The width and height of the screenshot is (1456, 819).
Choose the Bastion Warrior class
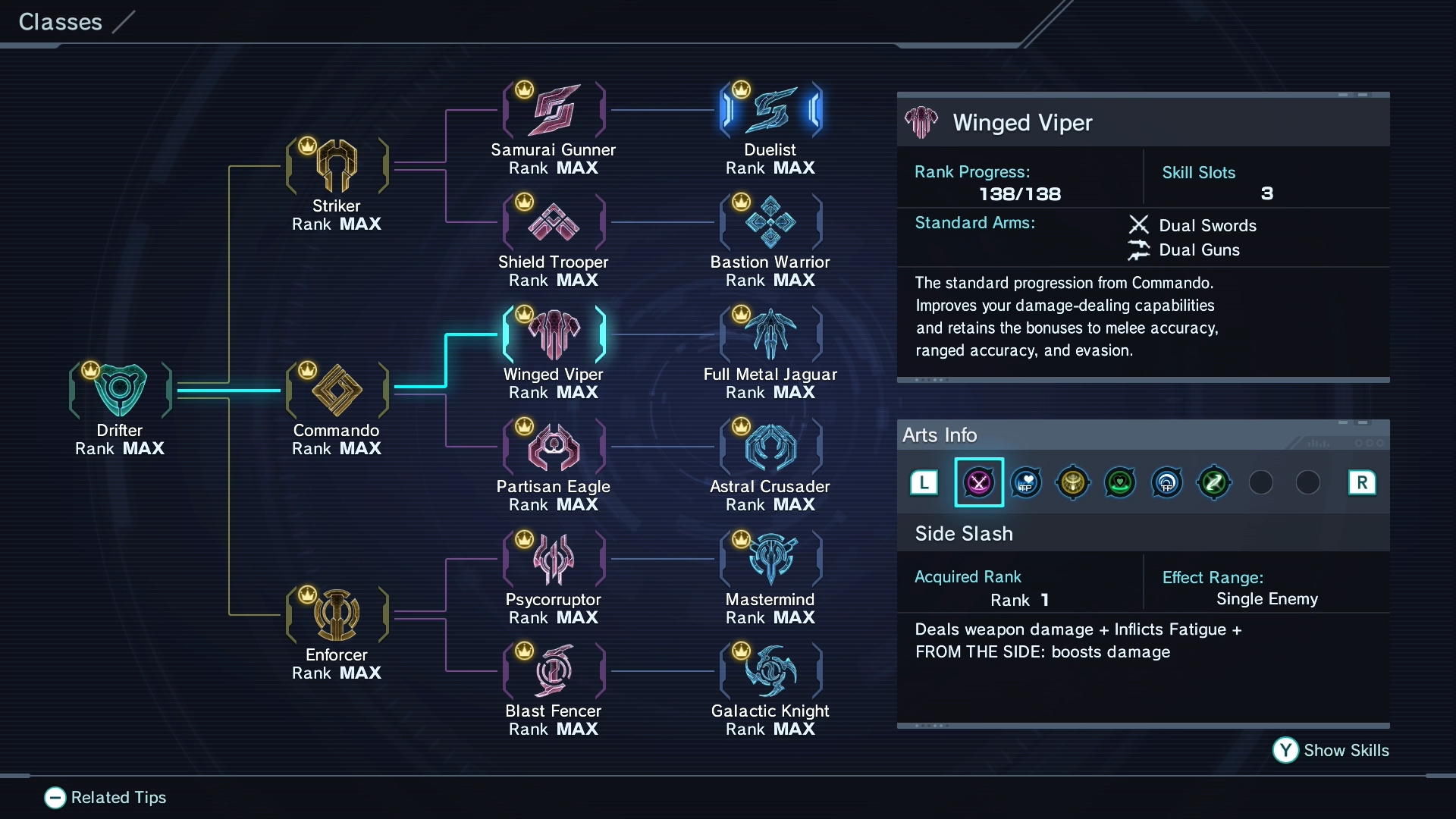point(770,222)
